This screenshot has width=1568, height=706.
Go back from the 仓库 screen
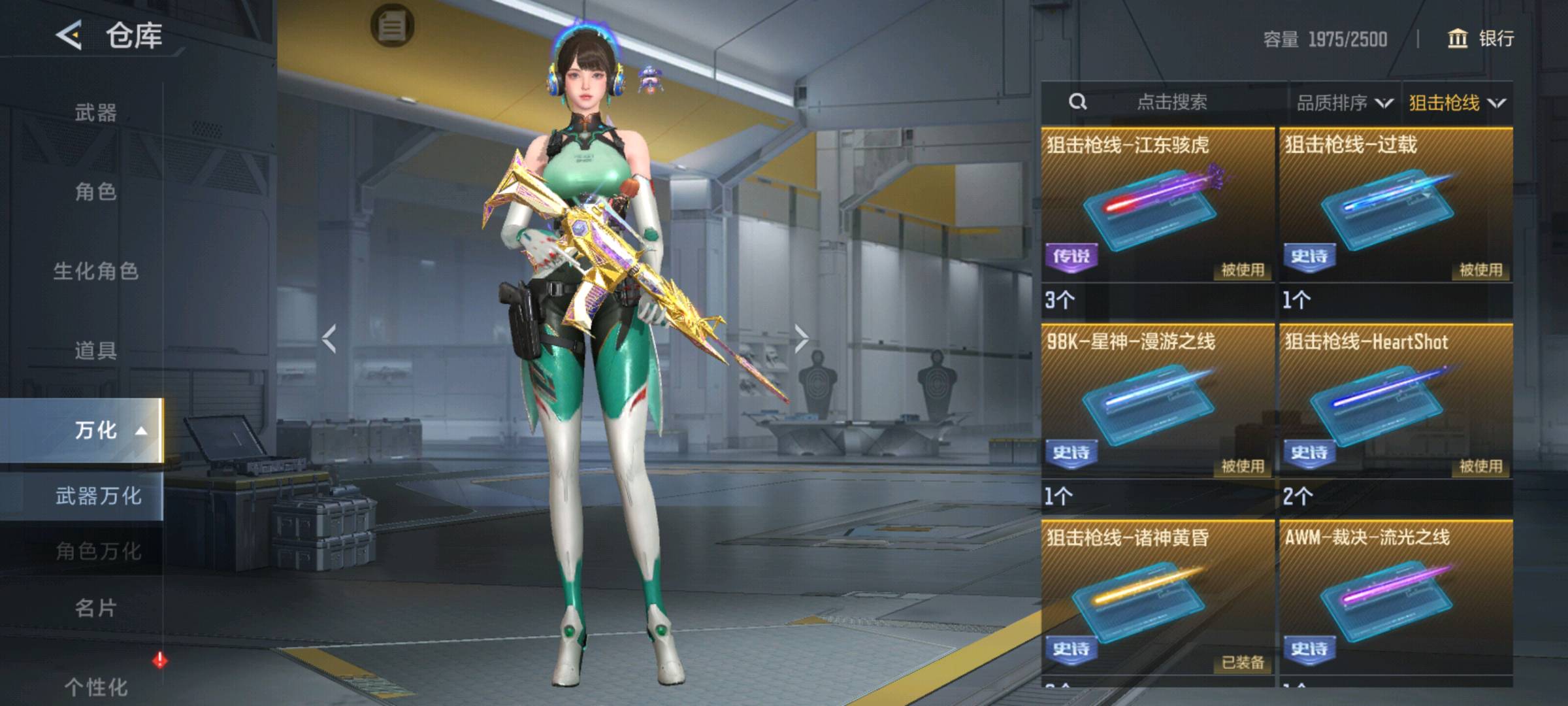69,35
